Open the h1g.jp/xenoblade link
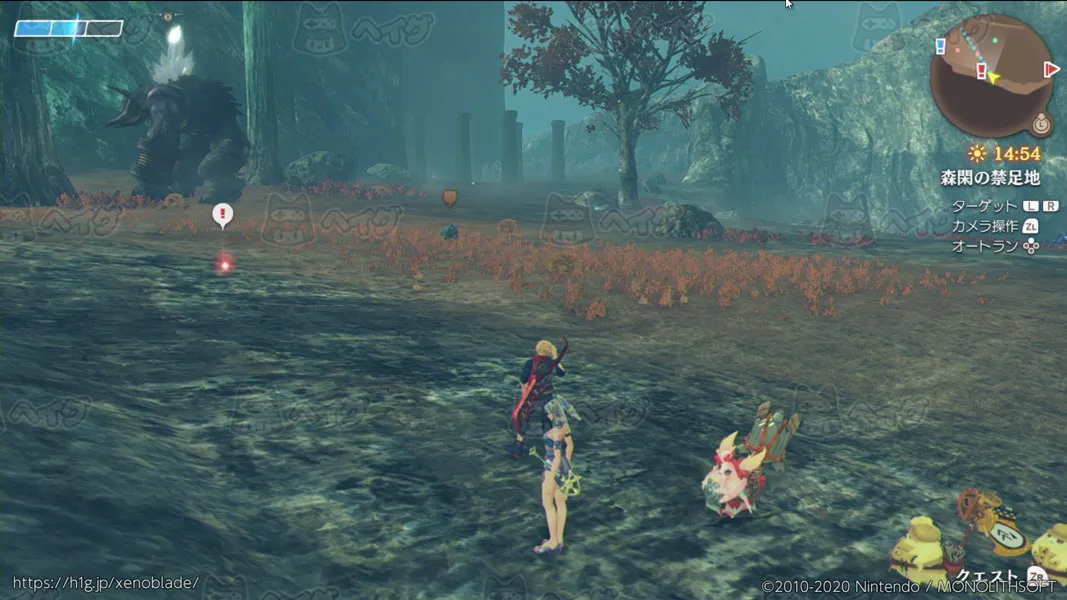 pos(105,582)
